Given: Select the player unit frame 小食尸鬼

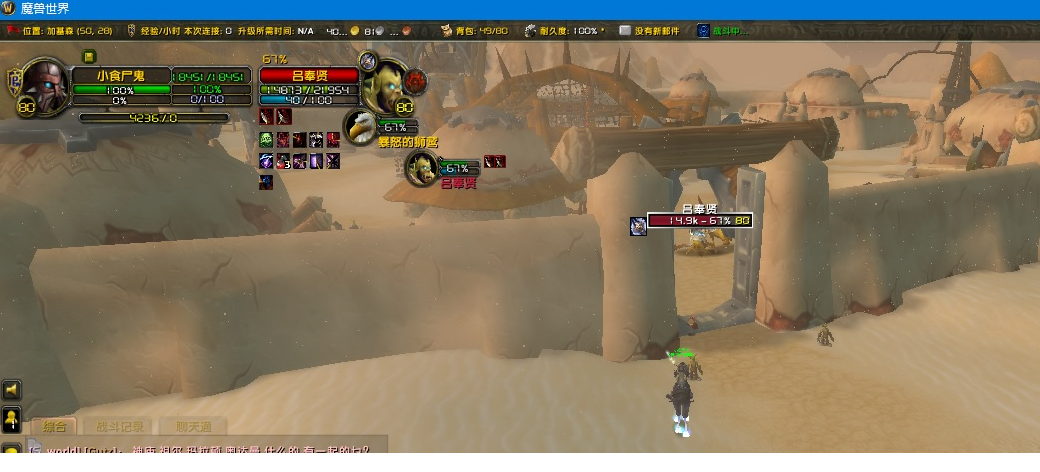Looking at the screenshot, I should coord(120,75).
